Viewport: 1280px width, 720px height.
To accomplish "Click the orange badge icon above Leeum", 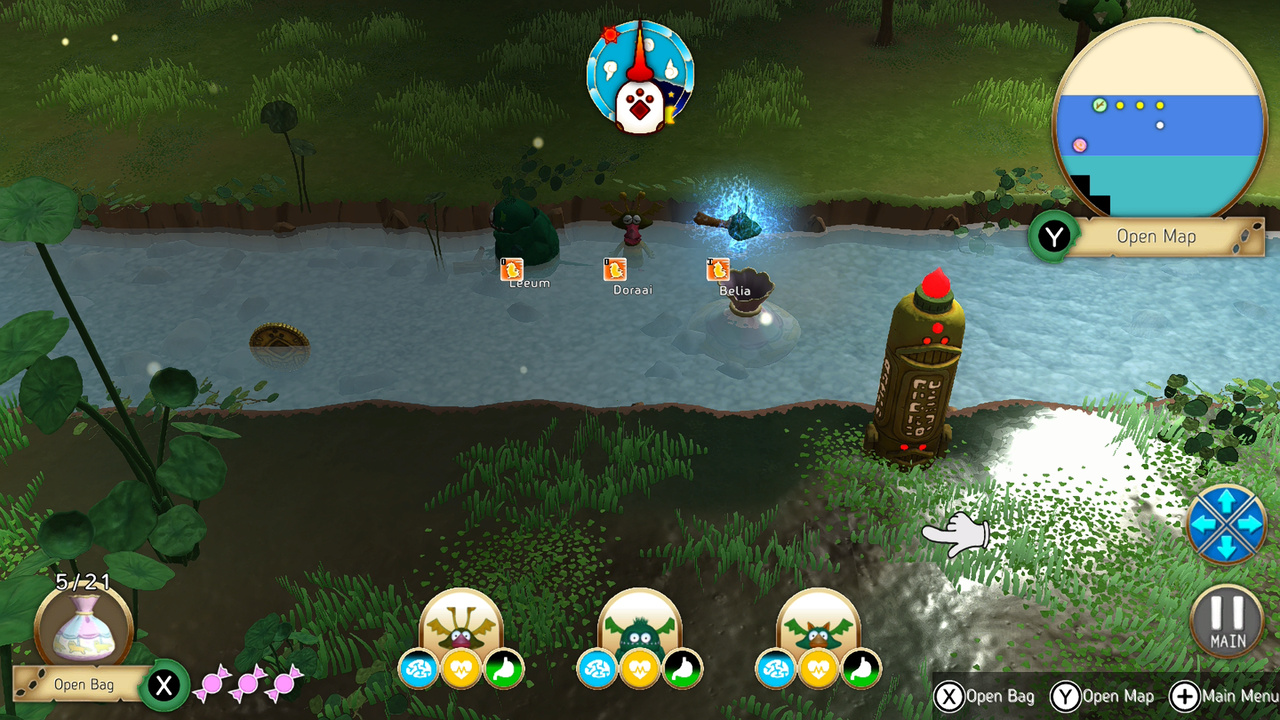I will pyautogui.click(x=510, y=269).
